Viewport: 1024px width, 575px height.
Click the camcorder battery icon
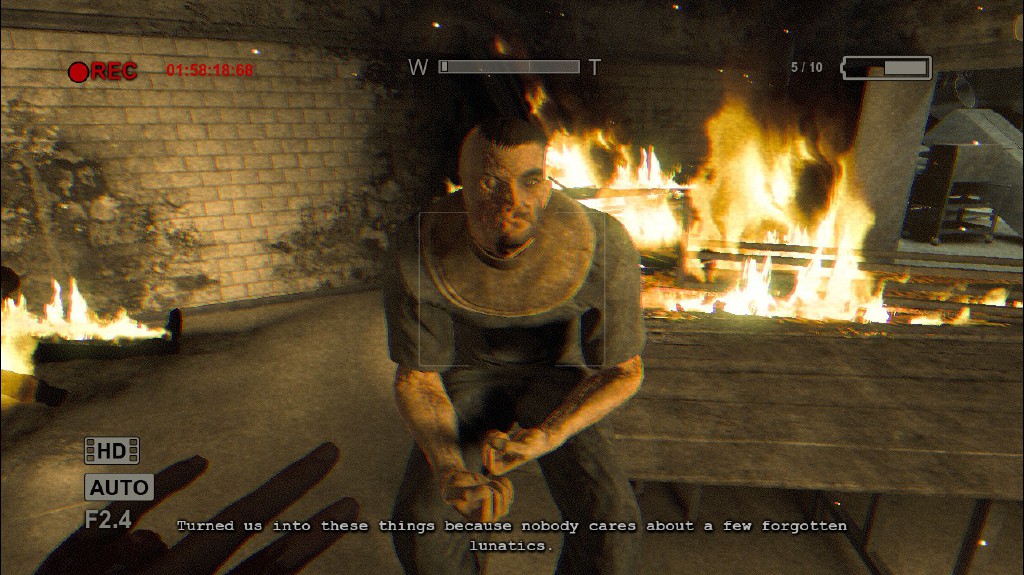click(x=886, y=68)
